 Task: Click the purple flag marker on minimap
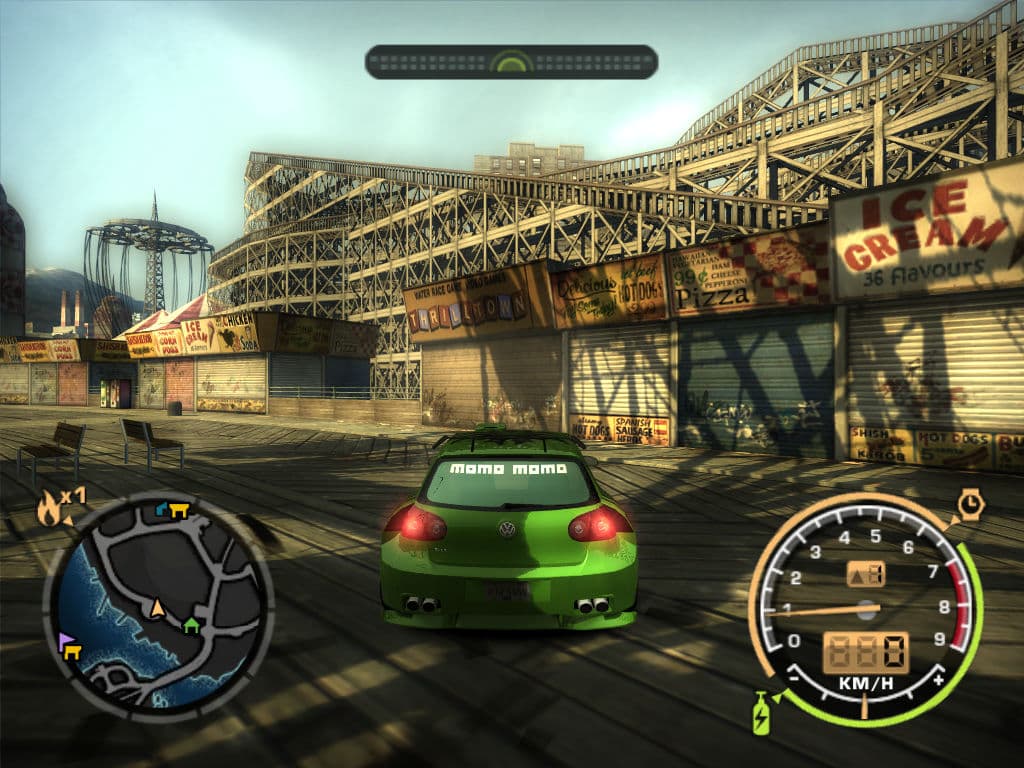(x=66, y=639)
